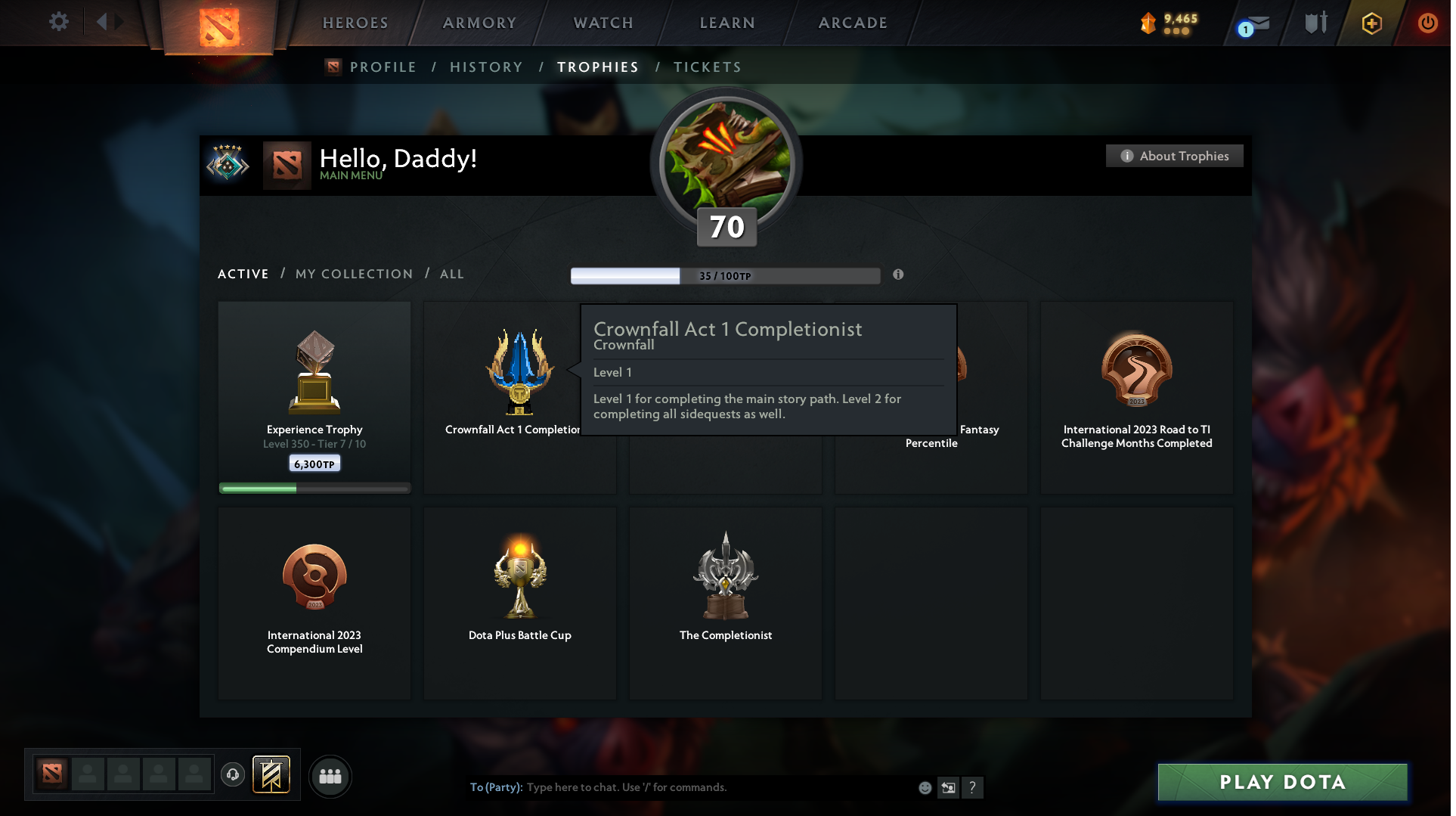Open the TROPHIES section
Screen dimensions: 1456x816
pos(597,67)
